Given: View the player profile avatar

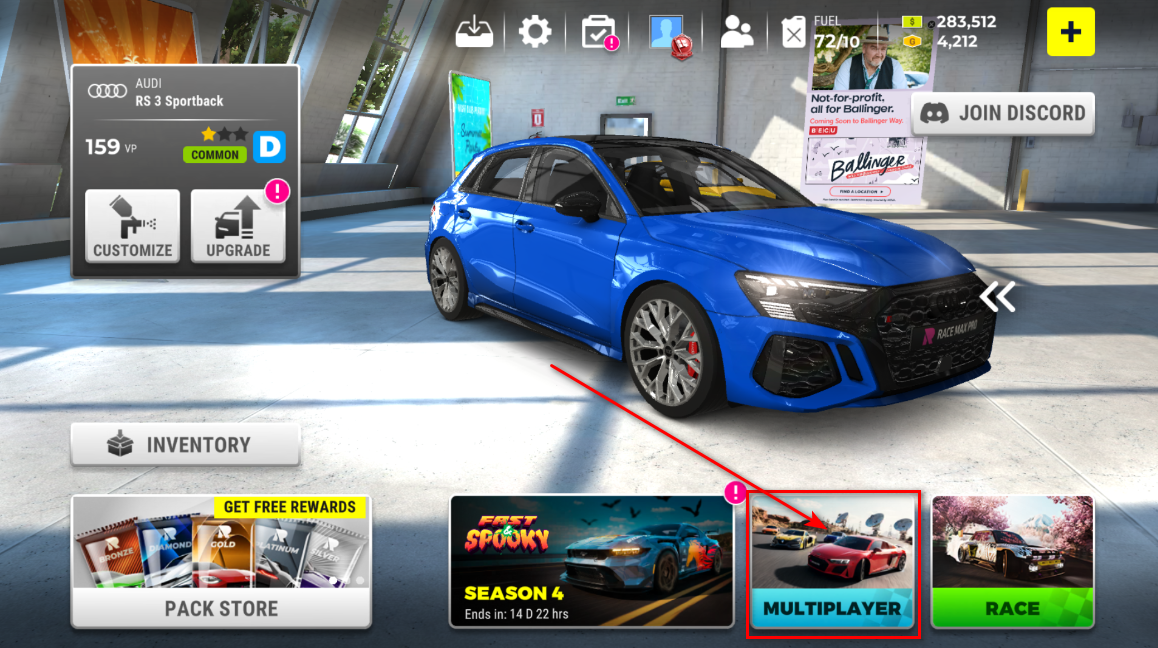Looking at the screenshot, I should tap(667, 33).
